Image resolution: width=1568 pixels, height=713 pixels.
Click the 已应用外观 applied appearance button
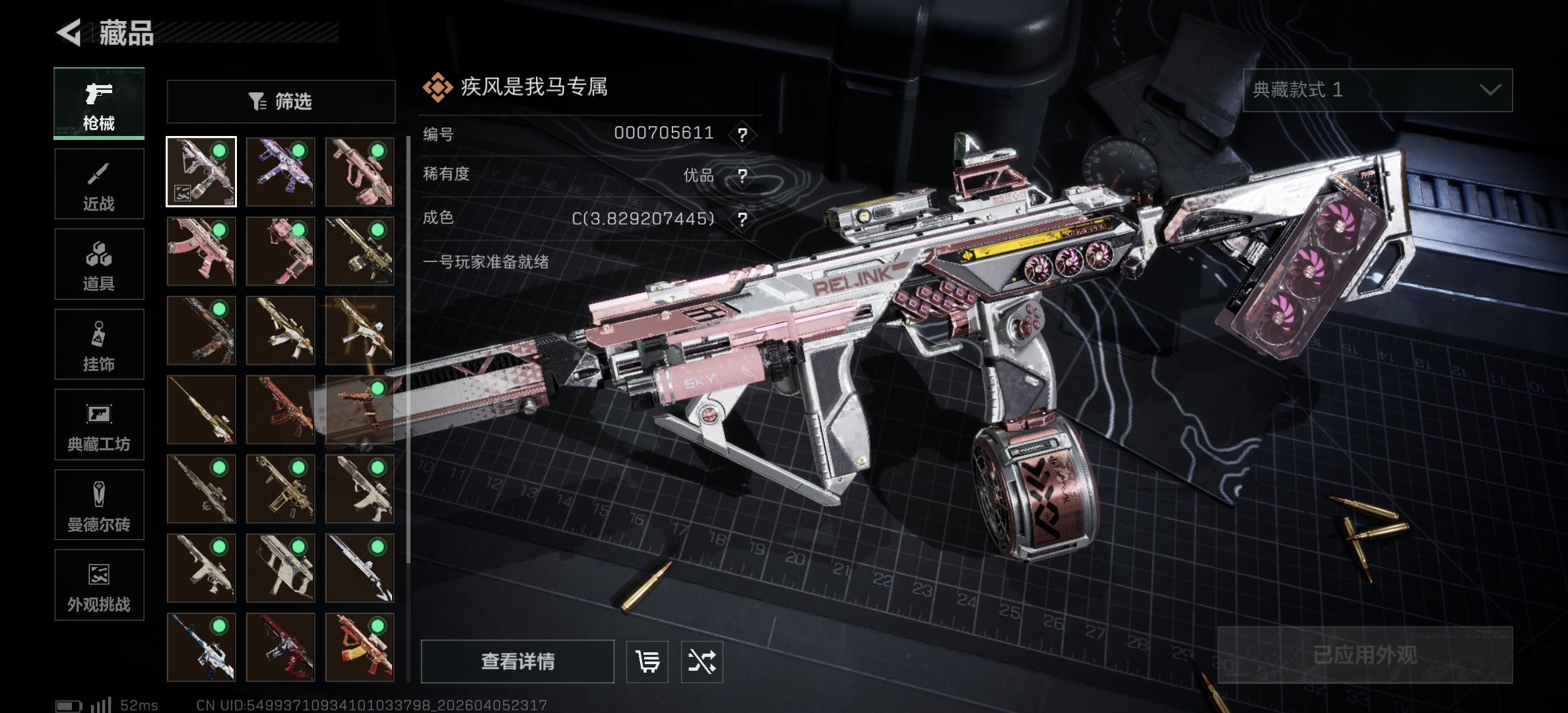[1365, 654]
